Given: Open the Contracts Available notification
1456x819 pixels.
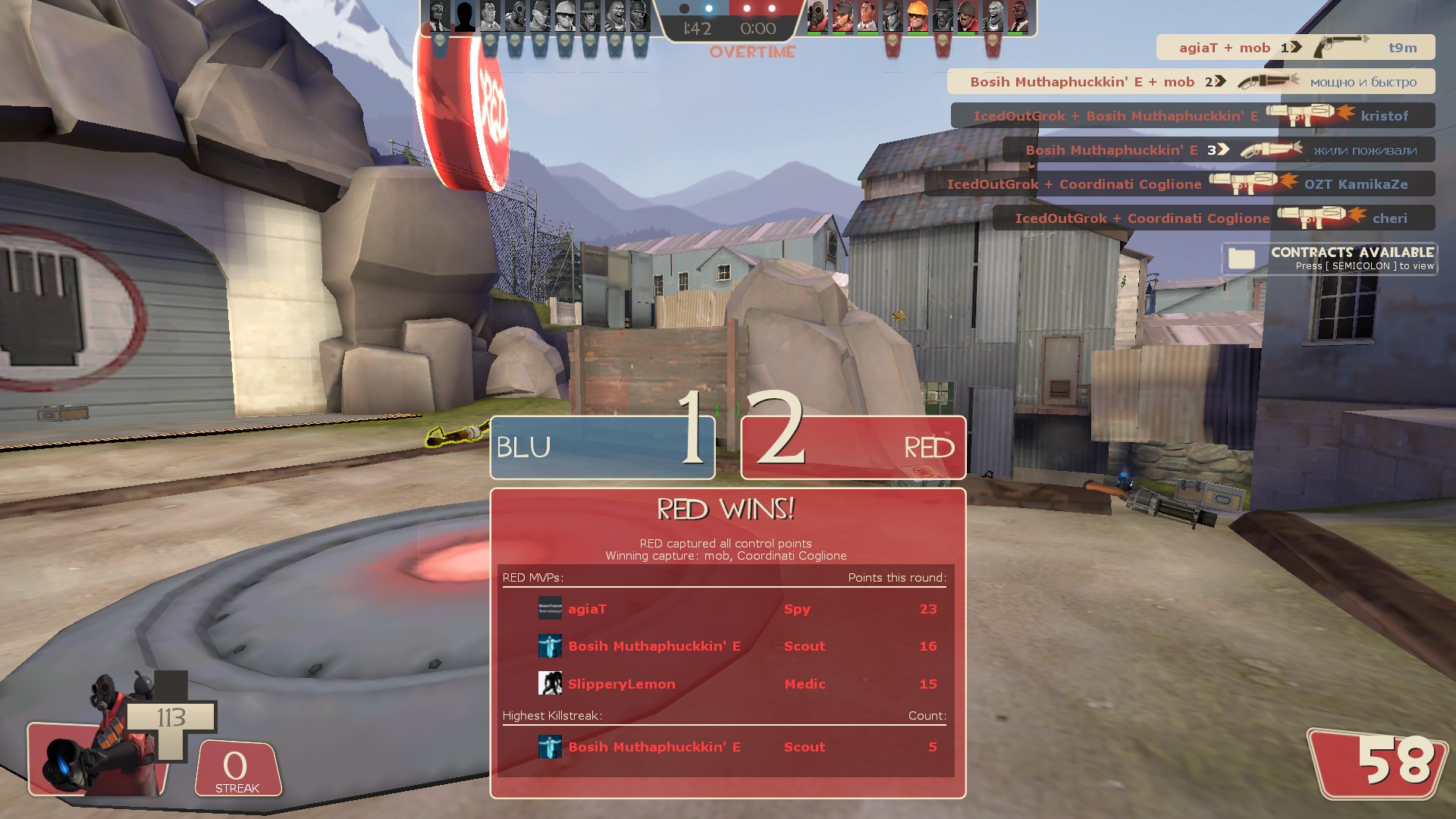Looking at the screenshot, I should click(x=1329, y=259).
